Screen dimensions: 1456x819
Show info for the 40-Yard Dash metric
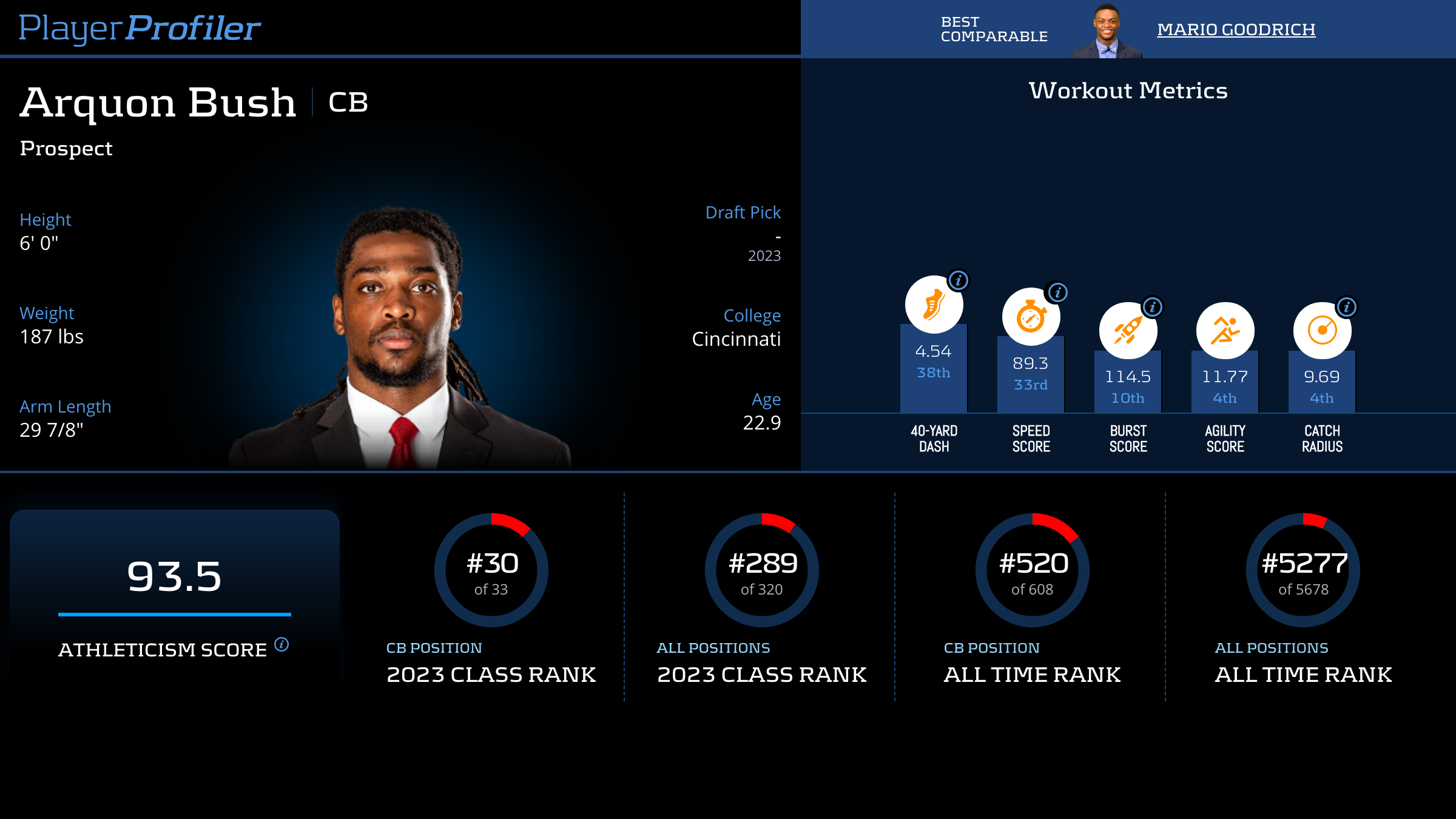[959, 280]
